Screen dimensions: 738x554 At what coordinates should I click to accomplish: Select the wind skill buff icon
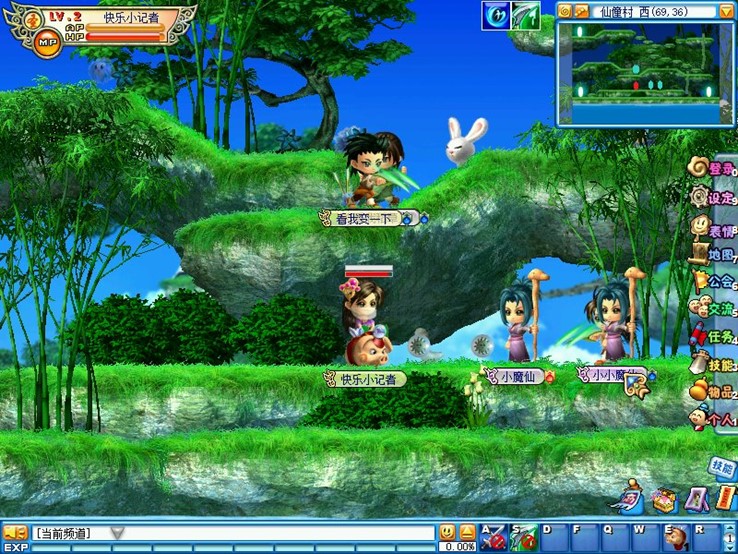(497, 15)
